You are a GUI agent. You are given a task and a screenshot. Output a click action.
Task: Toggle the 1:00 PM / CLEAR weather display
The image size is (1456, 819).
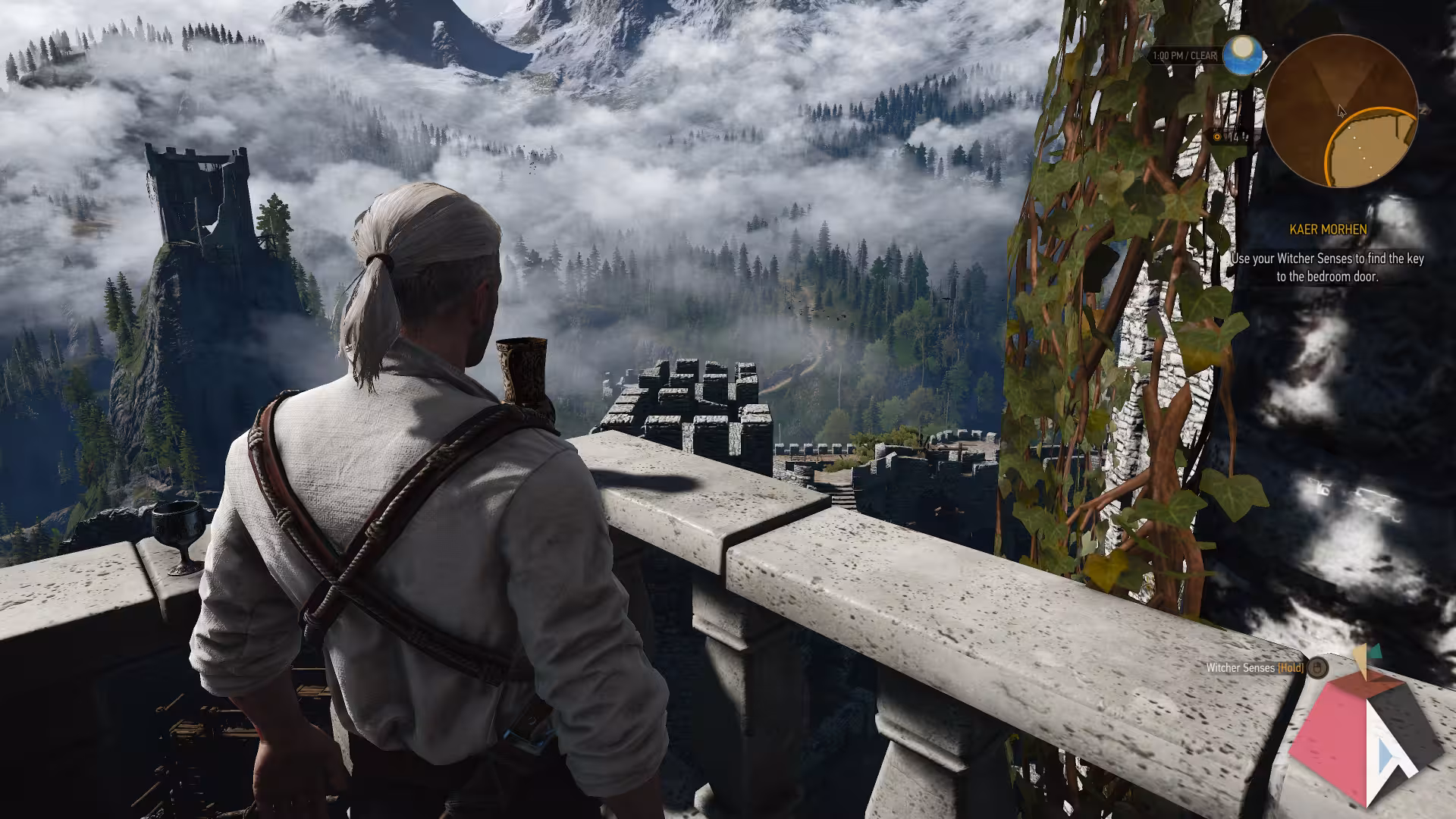(1187, 54)
